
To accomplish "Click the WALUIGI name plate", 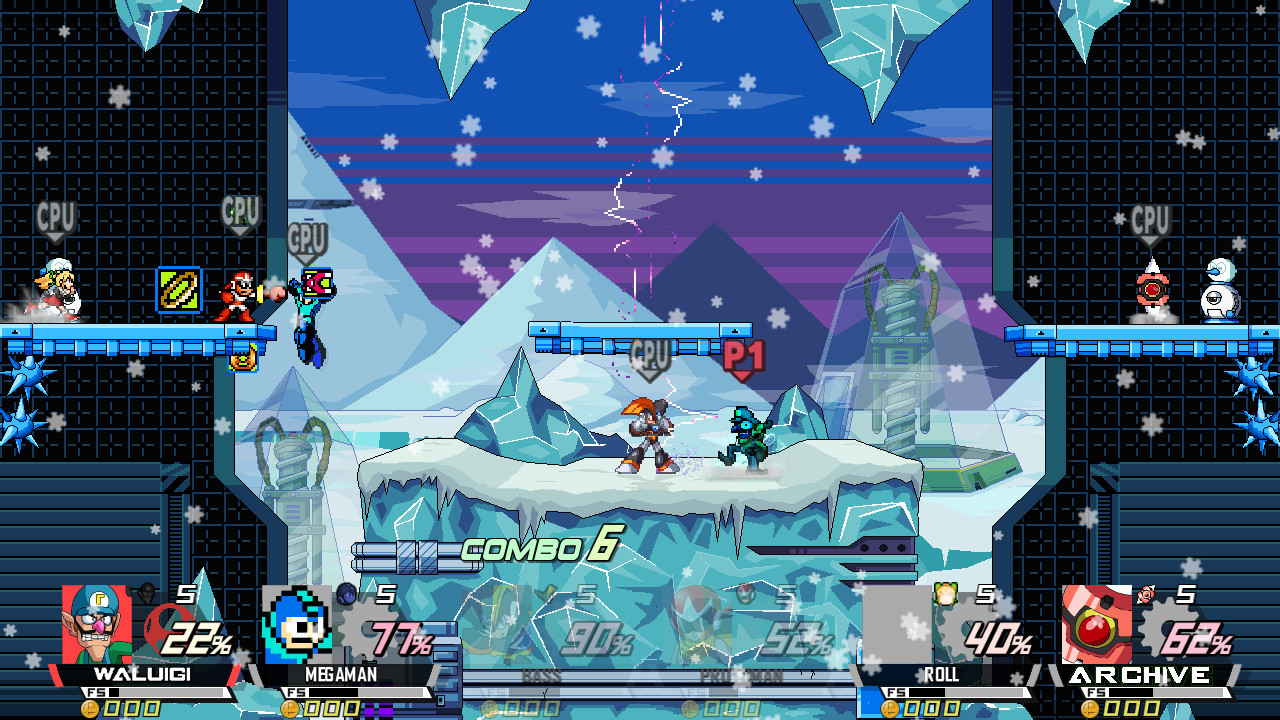I will click(x=140, y=675).
